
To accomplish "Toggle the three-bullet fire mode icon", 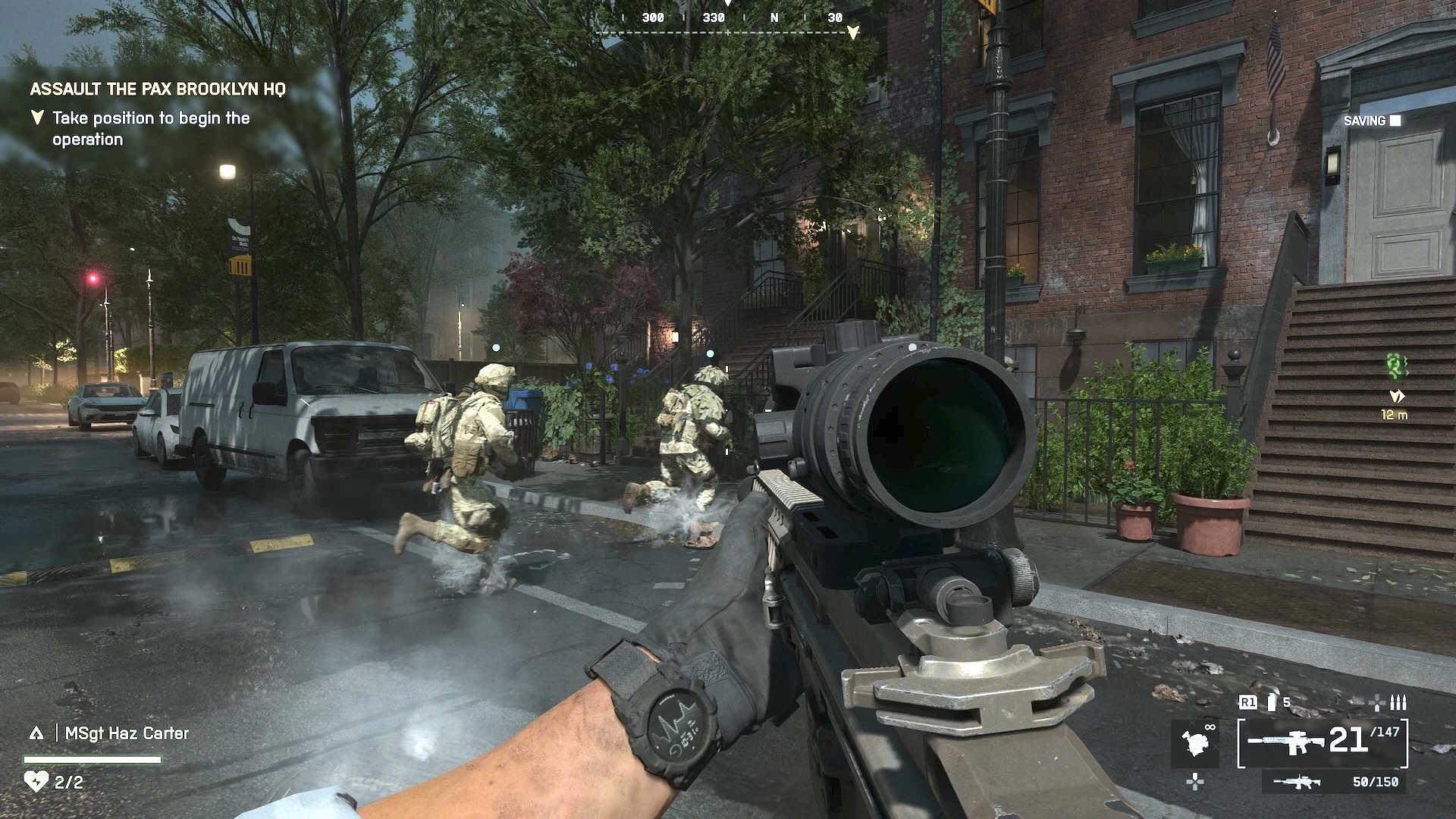I will pos(1398,703).
